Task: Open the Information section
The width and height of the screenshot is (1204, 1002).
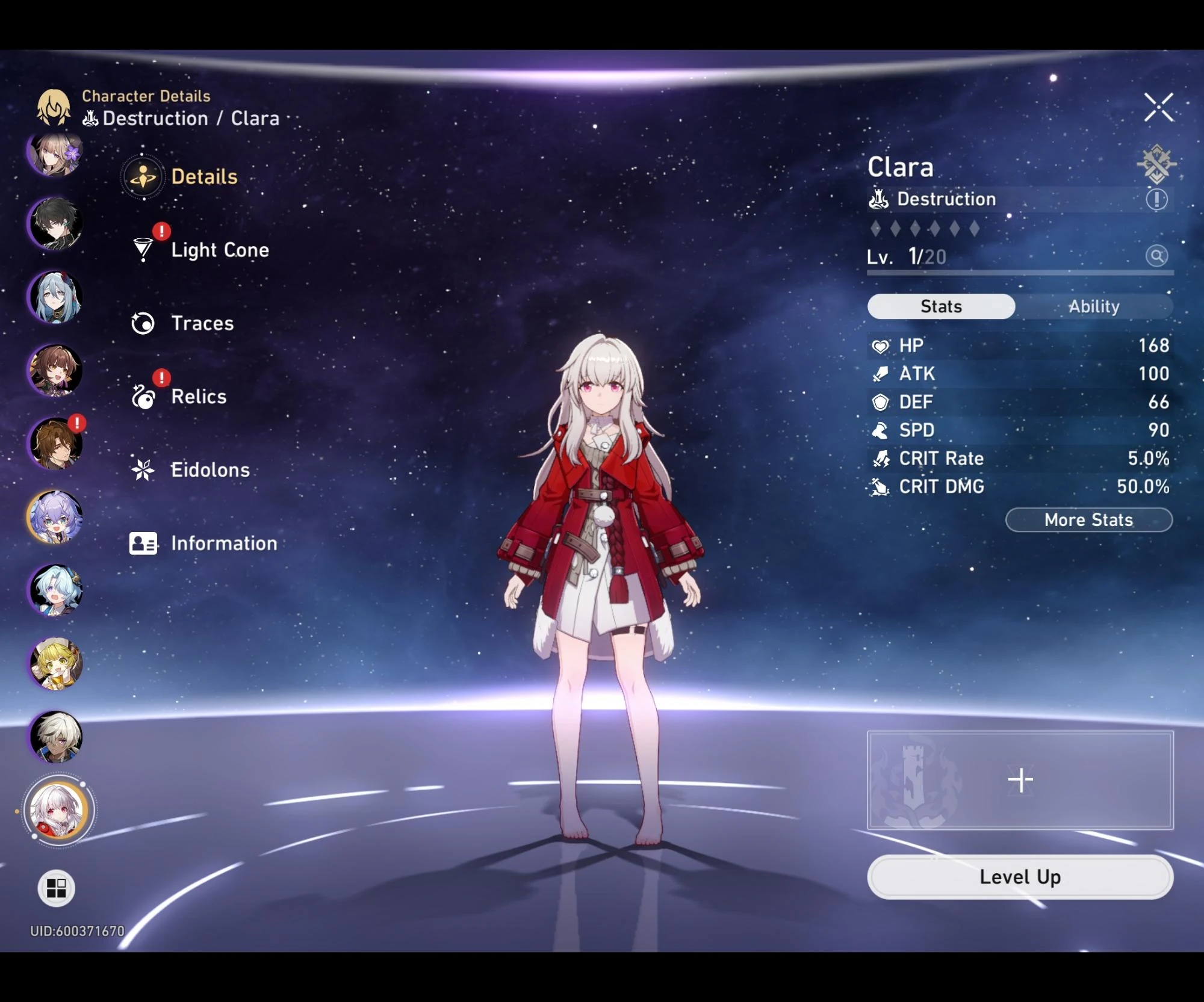Action: pos(223,543)
